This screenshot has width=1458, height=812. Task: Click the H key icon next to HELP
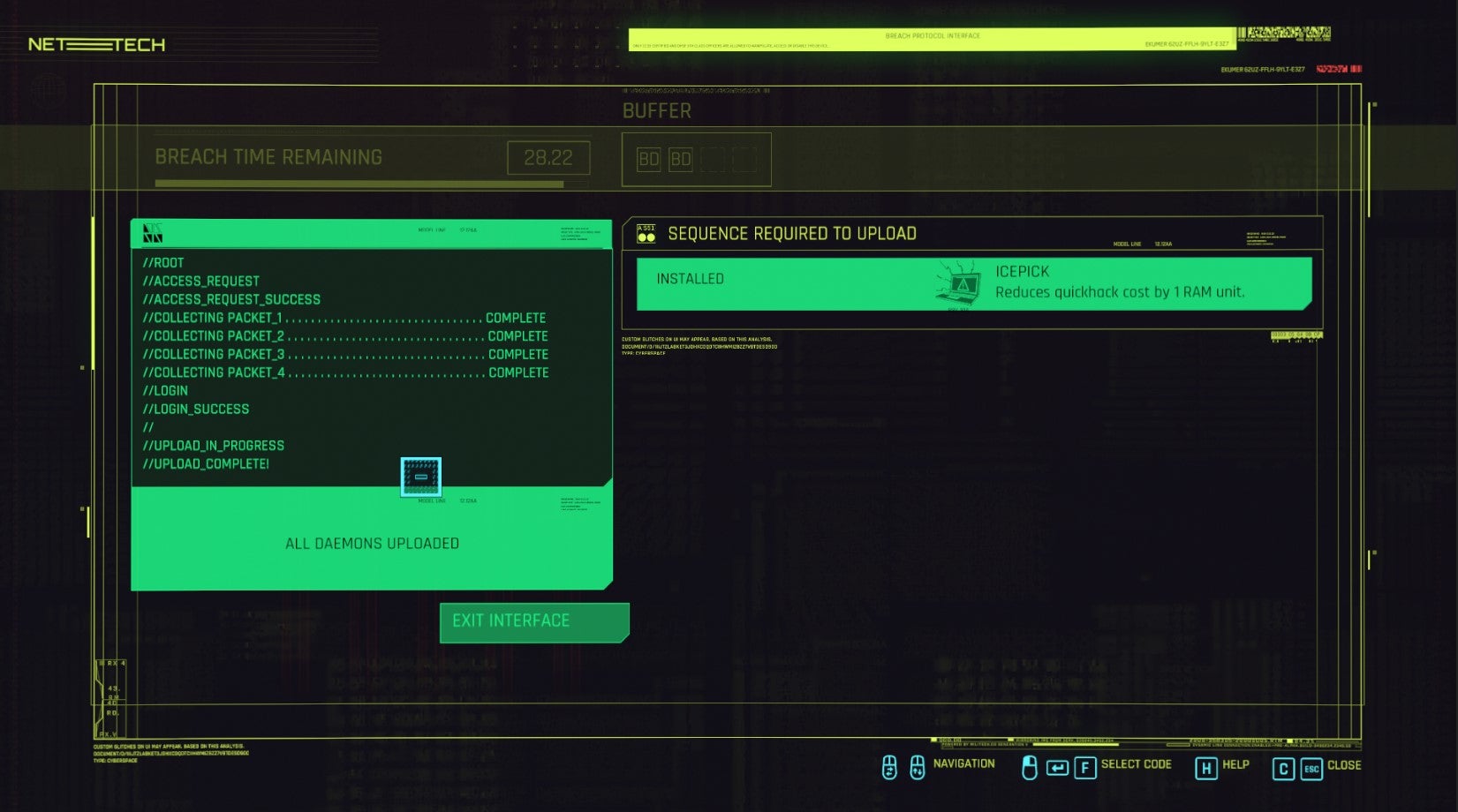point(1208,765)
